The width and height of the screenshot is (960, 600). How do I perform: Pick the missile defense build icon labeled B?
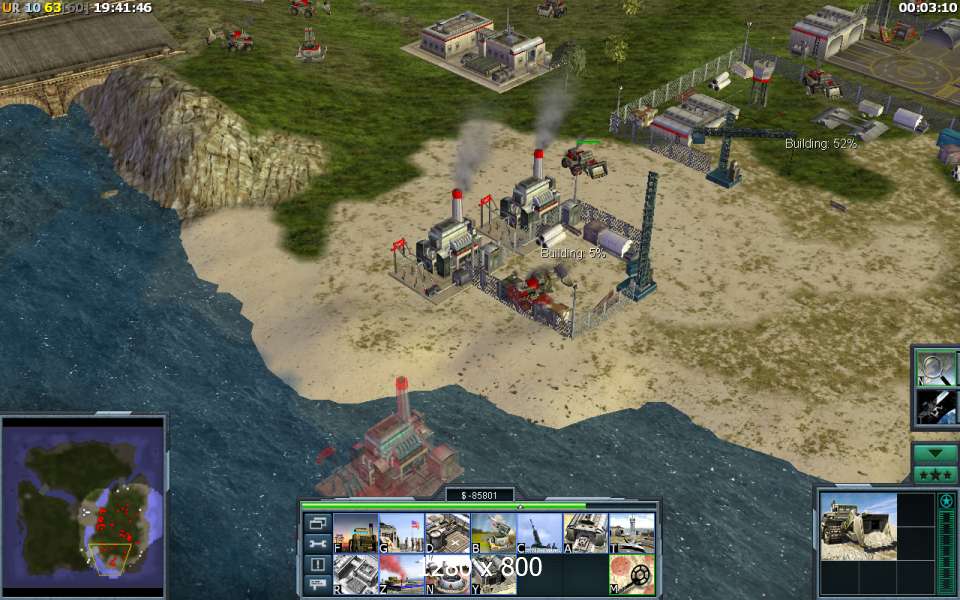pos(493,533)
